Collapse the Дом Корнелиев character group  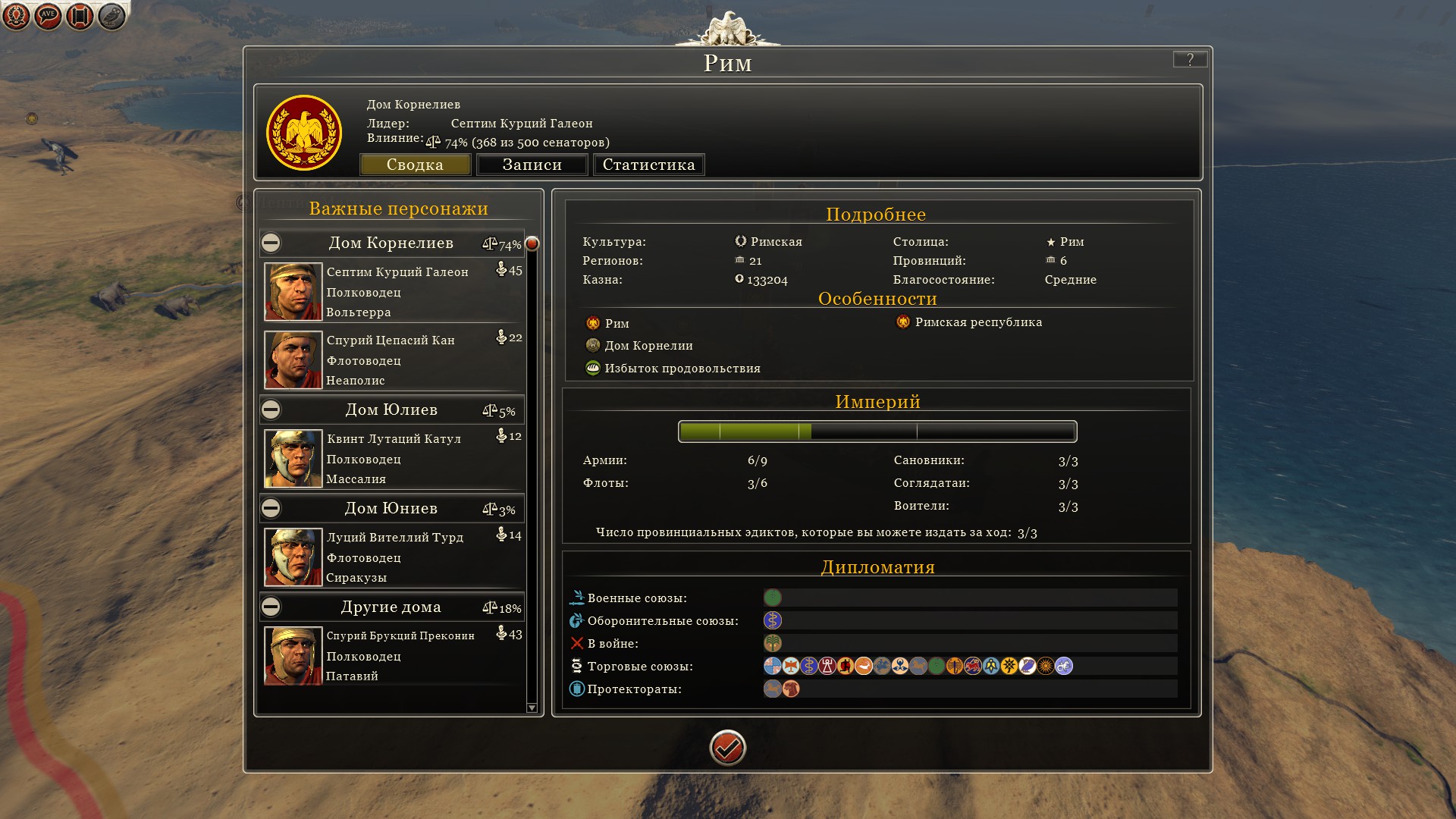(x=271, y=243)
